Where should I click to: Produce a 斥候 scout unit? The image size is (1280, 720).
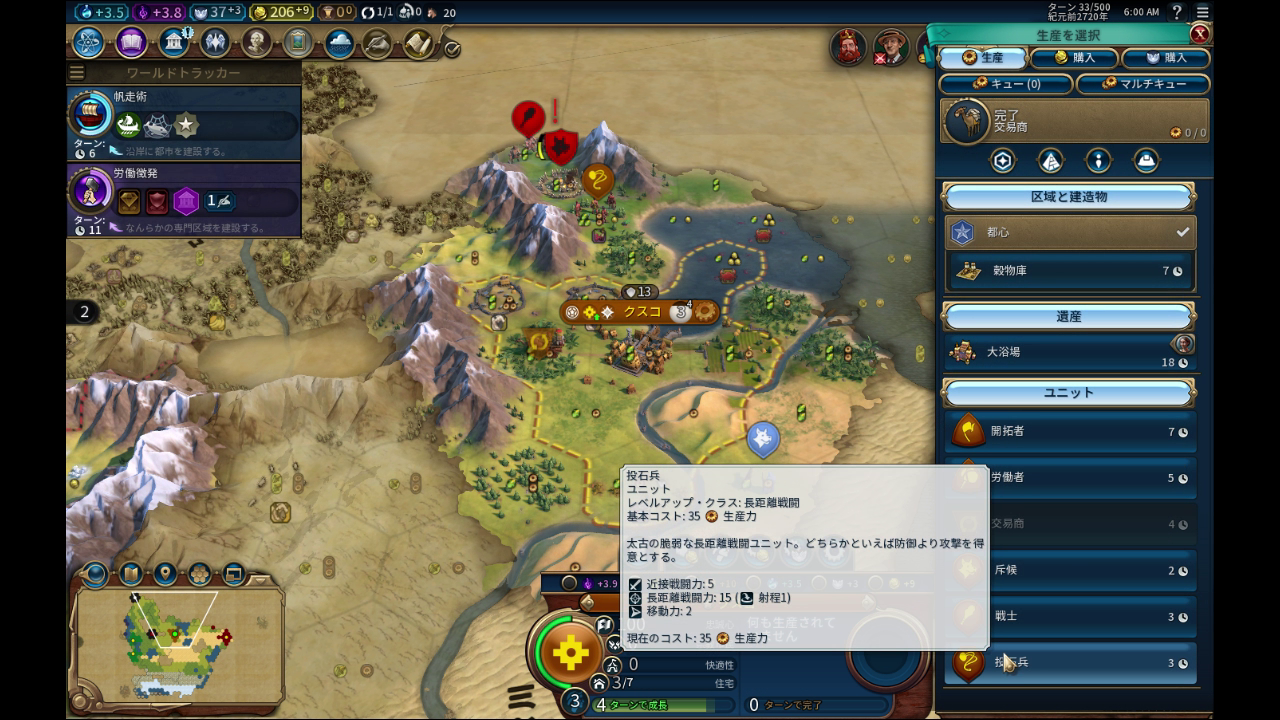point(1069,570)
